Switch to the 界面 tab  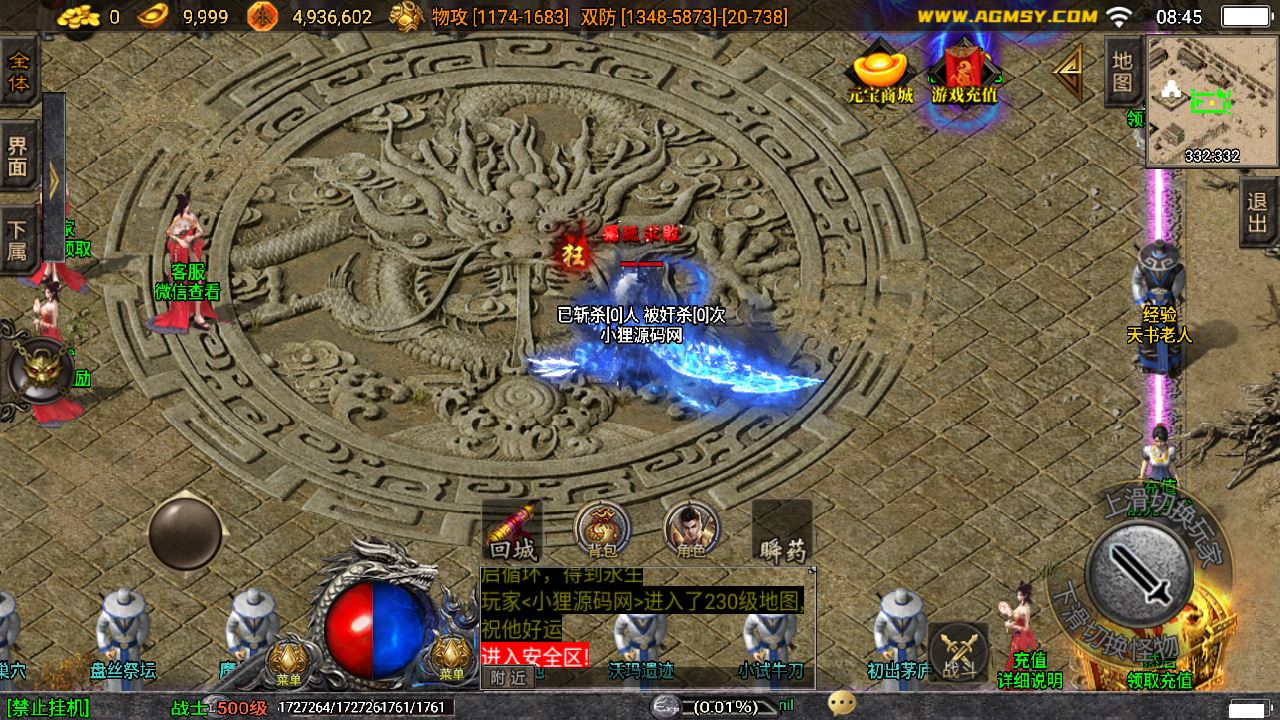(18, 157)
